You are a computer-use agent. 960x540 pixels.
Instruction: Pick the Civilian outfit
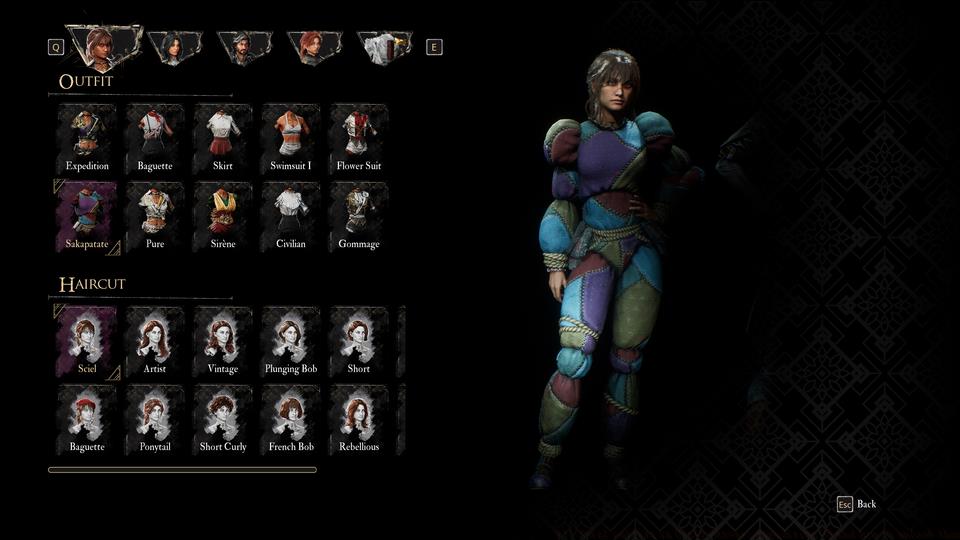click(291, 215)
